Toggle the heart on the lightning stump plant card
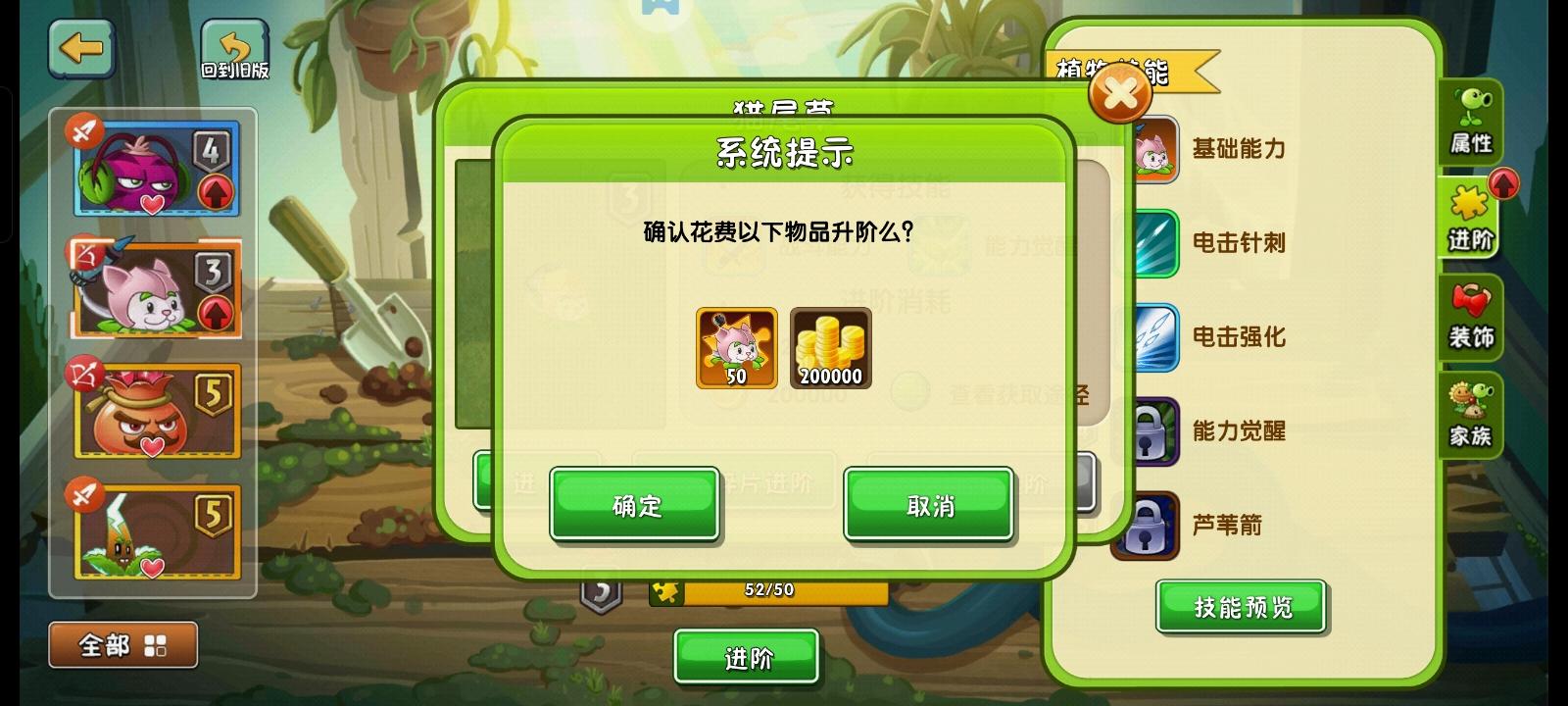1568x706 pixels. click(x=151, y=570)
